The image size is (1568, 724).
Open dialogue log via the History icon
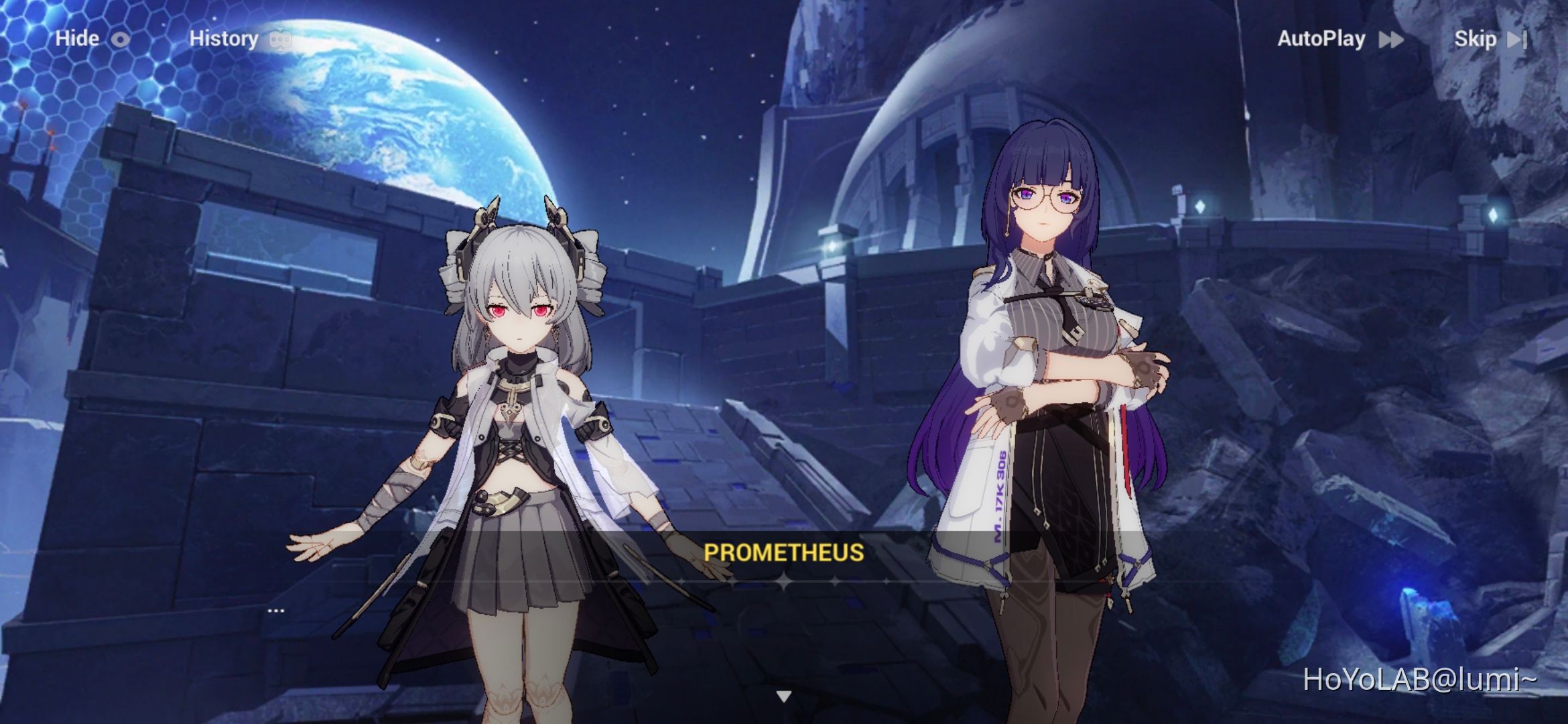pyautogui.click(x=281, y=39)
